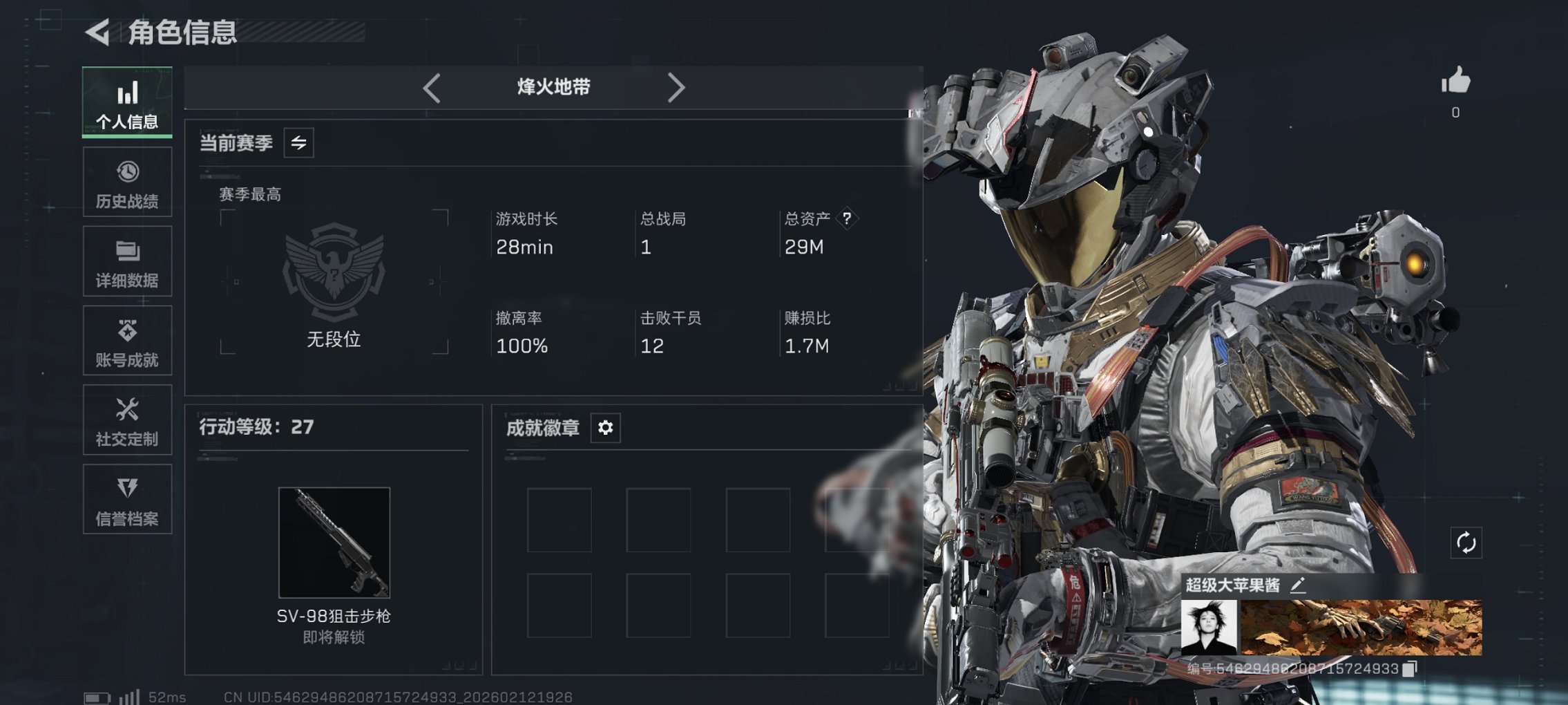Open the badge settings gear beside 成就徽章

click(606, 428)
